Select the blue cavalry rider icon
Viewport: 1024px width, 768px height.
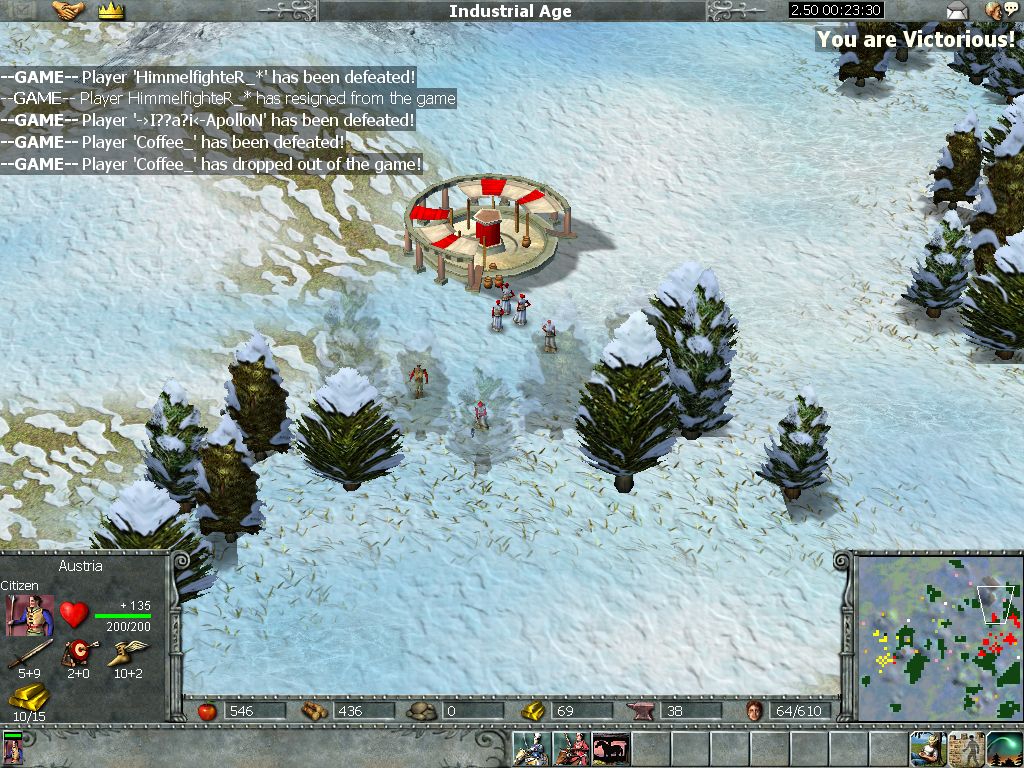coord(532,749)
